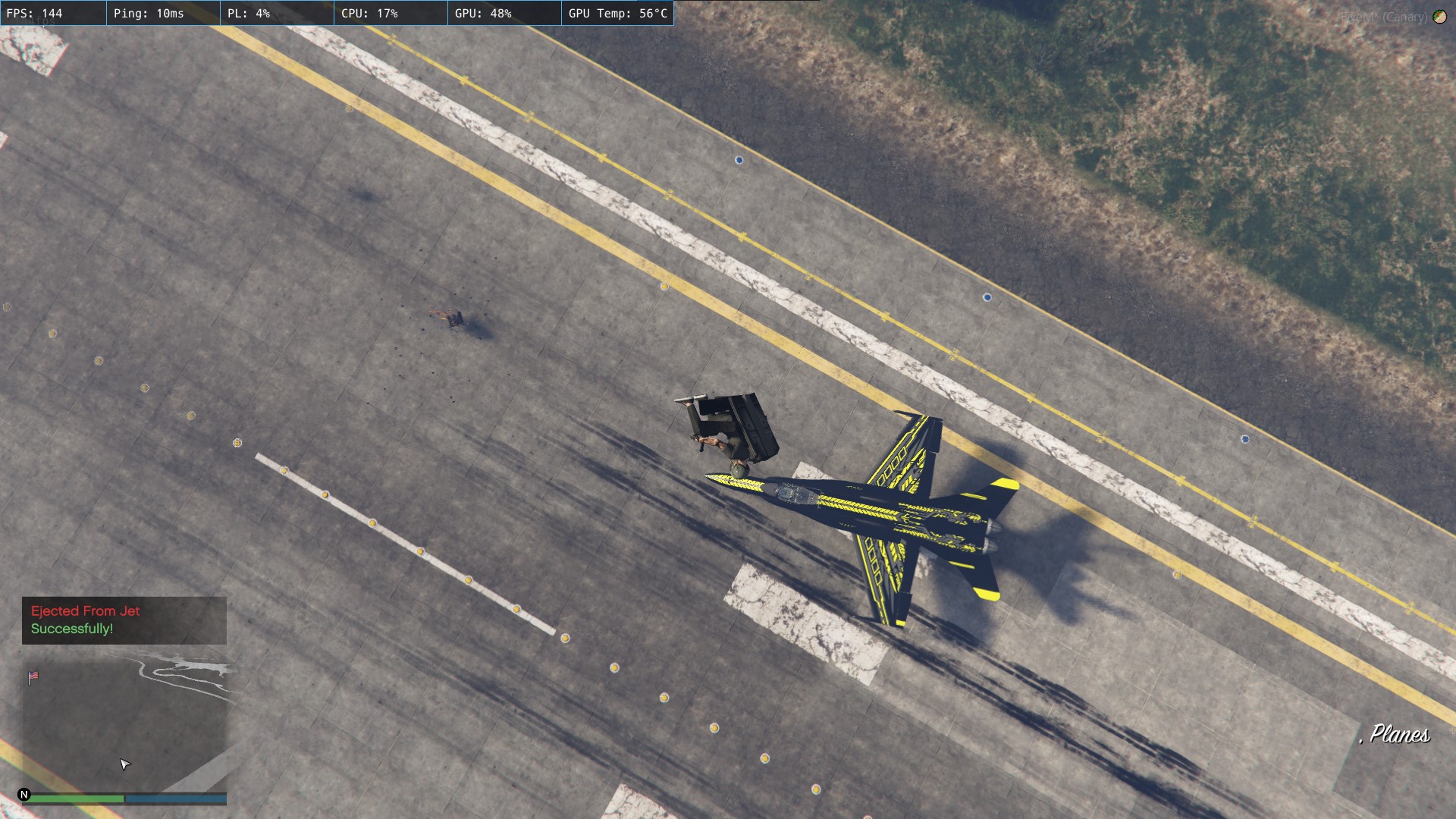
Task: Click the N compass icon on the minimap
Action: tap(25, 795)
